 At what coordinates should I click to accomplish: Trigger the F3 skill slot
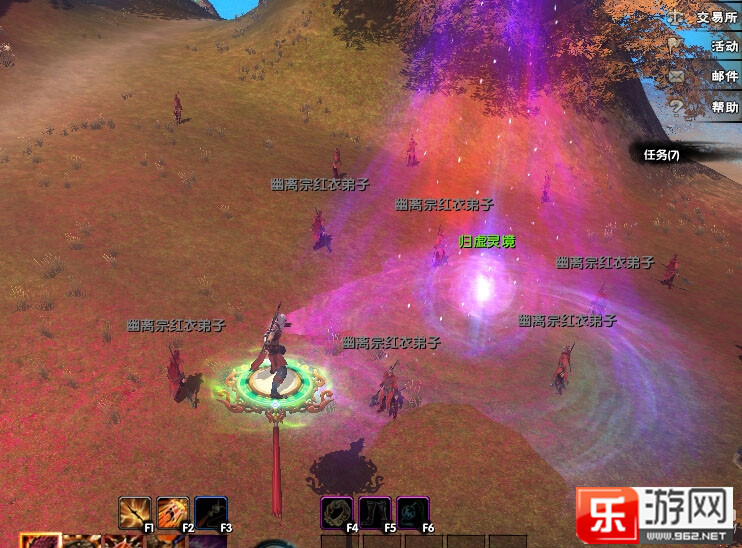click(x=210, y=512)
